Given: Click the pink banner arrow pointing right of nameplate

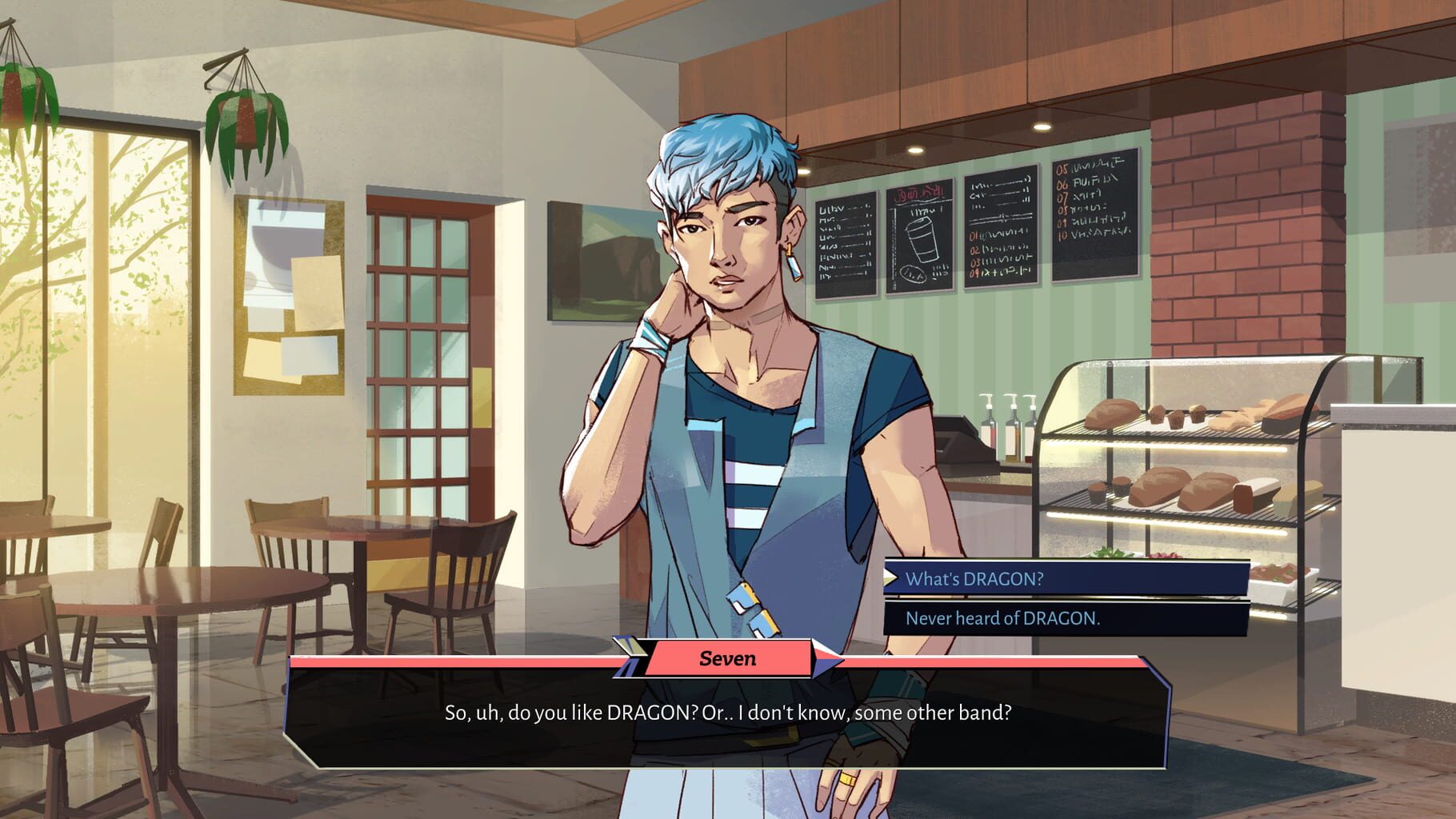Looking at the screenshot, I should pyautogui.click(x=824, y=659).
